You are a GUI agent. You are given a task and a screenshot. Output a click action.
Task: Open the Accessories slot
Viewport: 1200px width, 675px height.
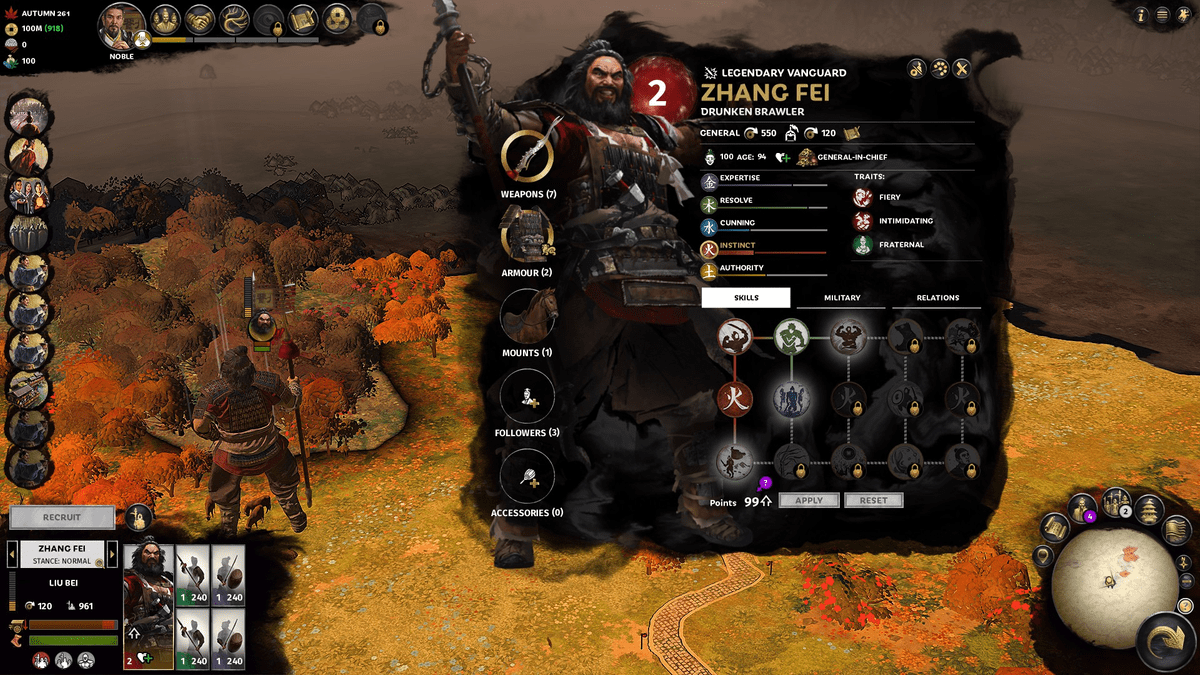[x=527, y=476]
